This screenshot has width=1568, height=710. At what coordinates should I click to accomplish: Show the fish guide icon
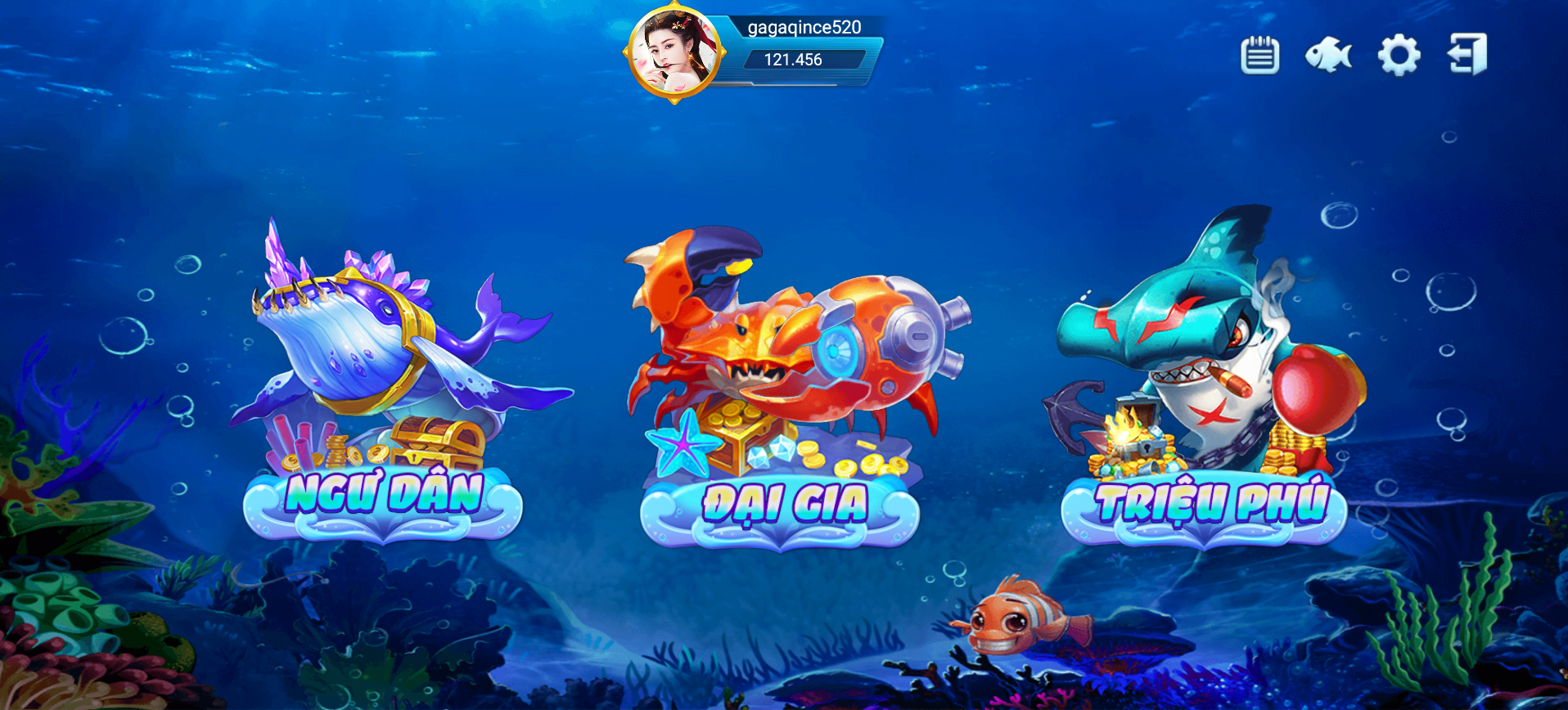[x=1327, y=56]
